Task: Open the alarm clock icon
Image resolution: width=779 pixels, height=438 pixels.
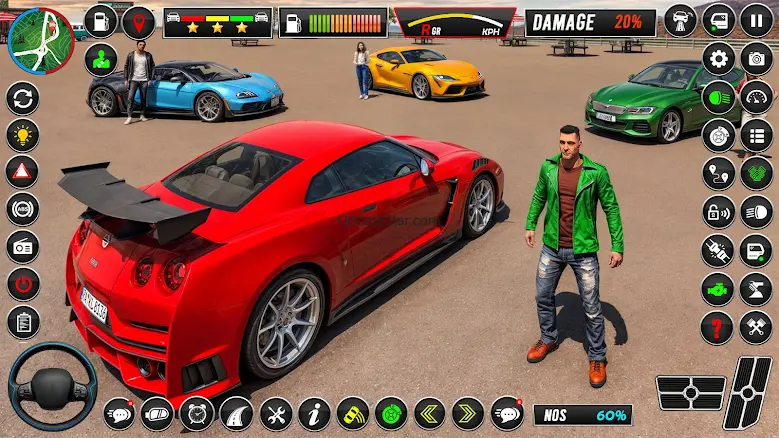Action: tap(197, 412)
